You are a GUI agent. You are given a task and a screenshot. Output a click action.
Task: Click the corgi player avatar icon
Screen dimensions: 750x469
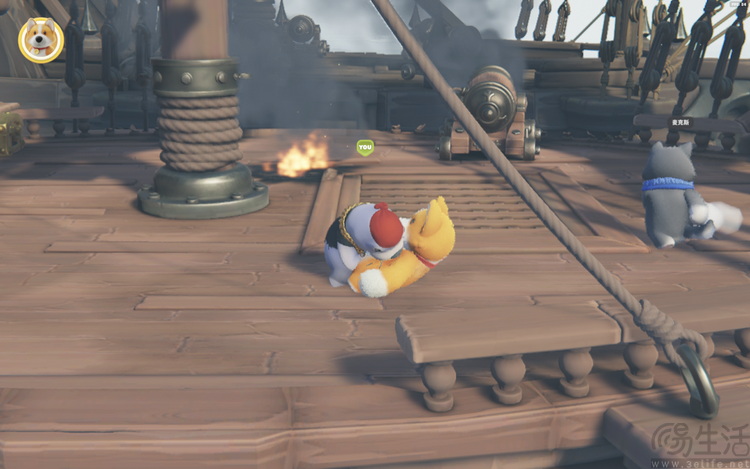(41, 40)
